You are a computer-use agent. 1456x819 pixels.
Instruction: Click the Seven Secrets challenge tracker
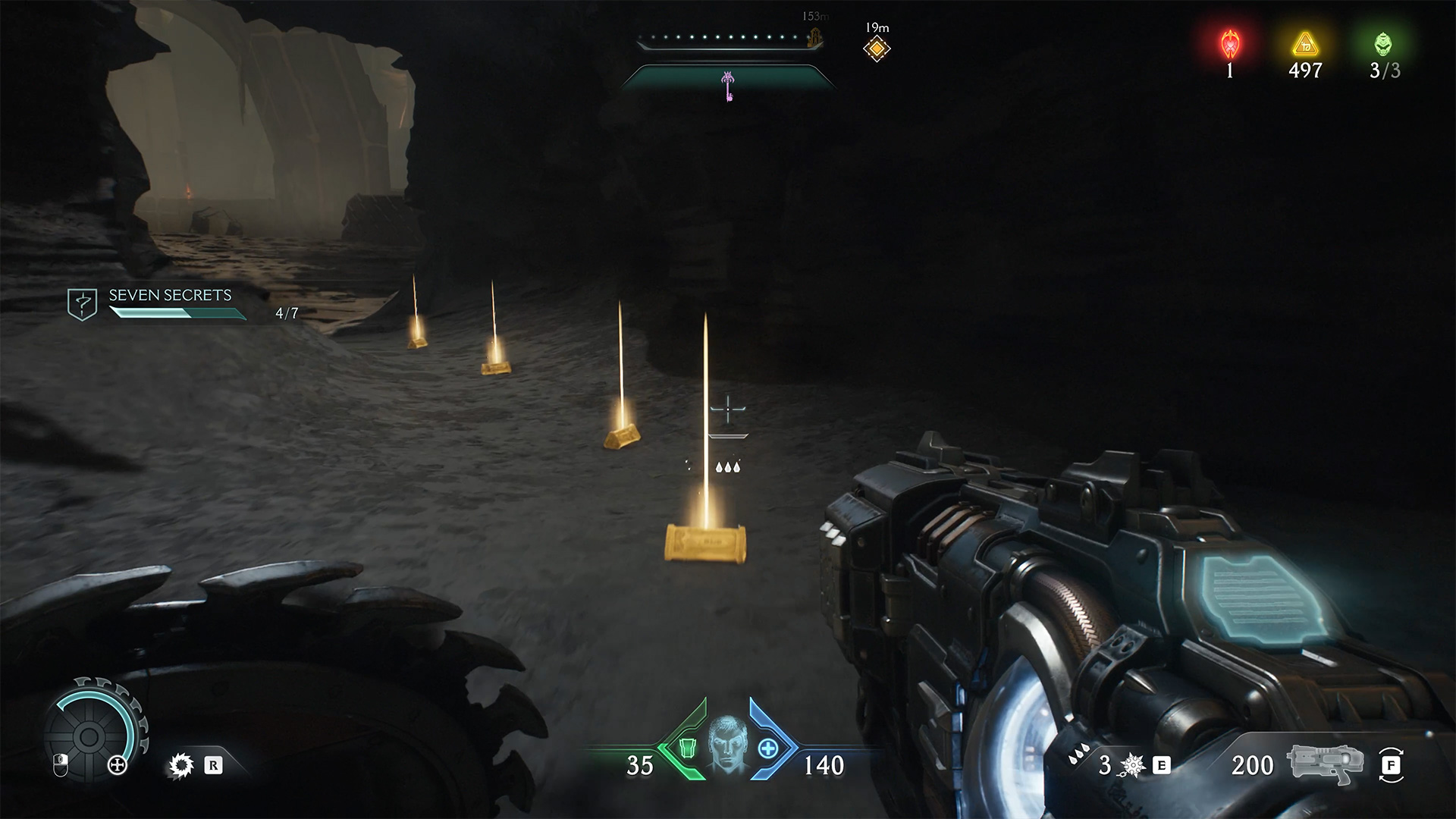pos(170,303)
